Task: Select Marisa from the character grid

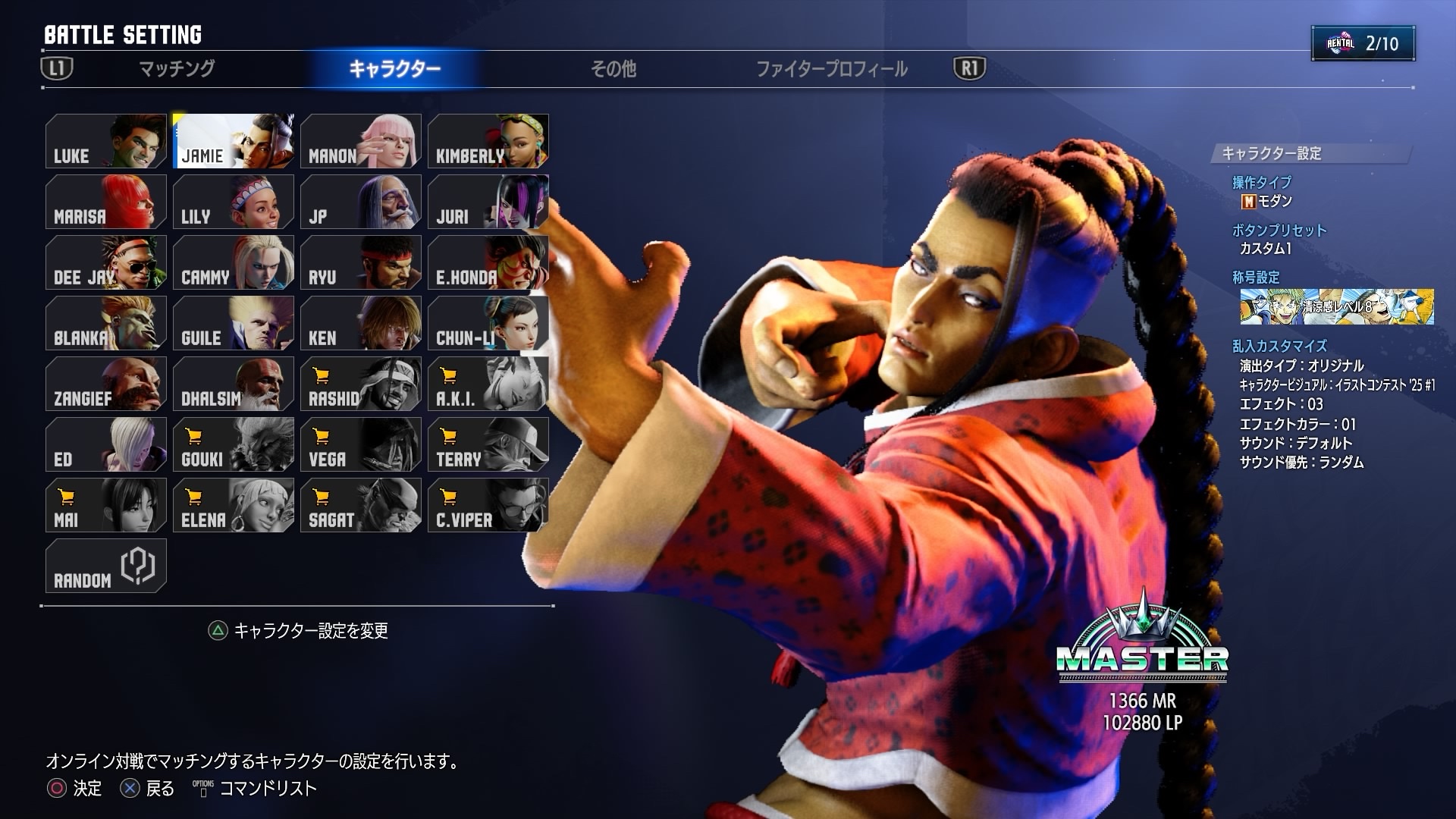Action: point(106,202)
